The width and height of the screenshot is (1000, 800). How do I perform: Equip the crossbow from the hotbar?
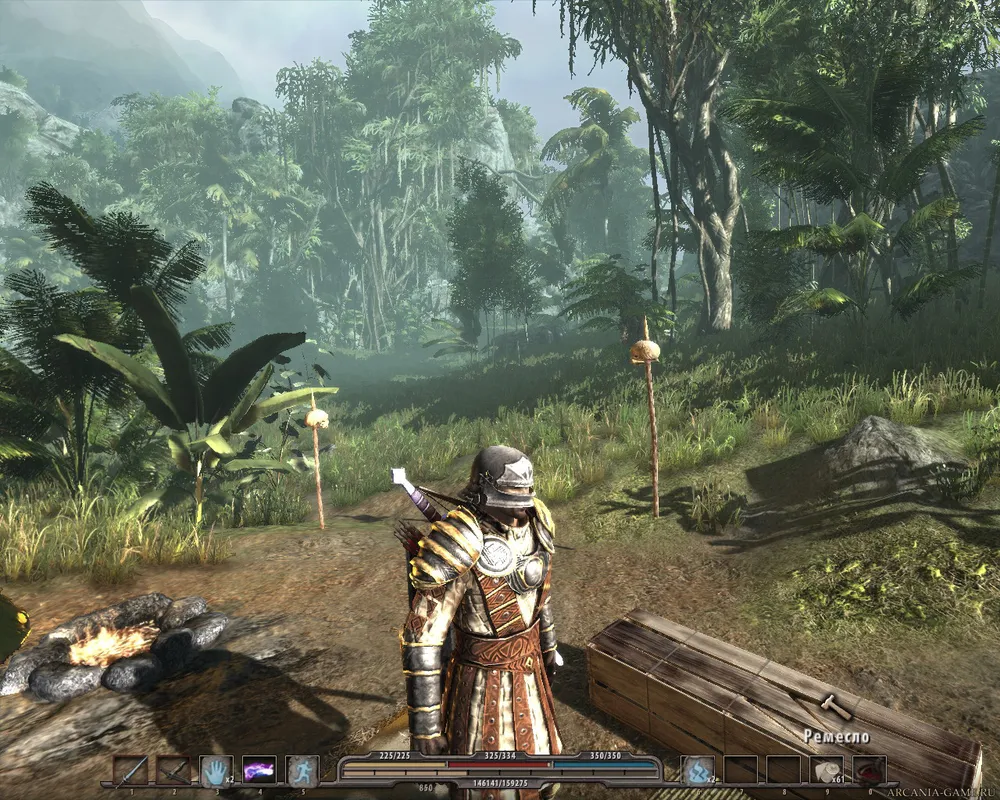(173, 770)
